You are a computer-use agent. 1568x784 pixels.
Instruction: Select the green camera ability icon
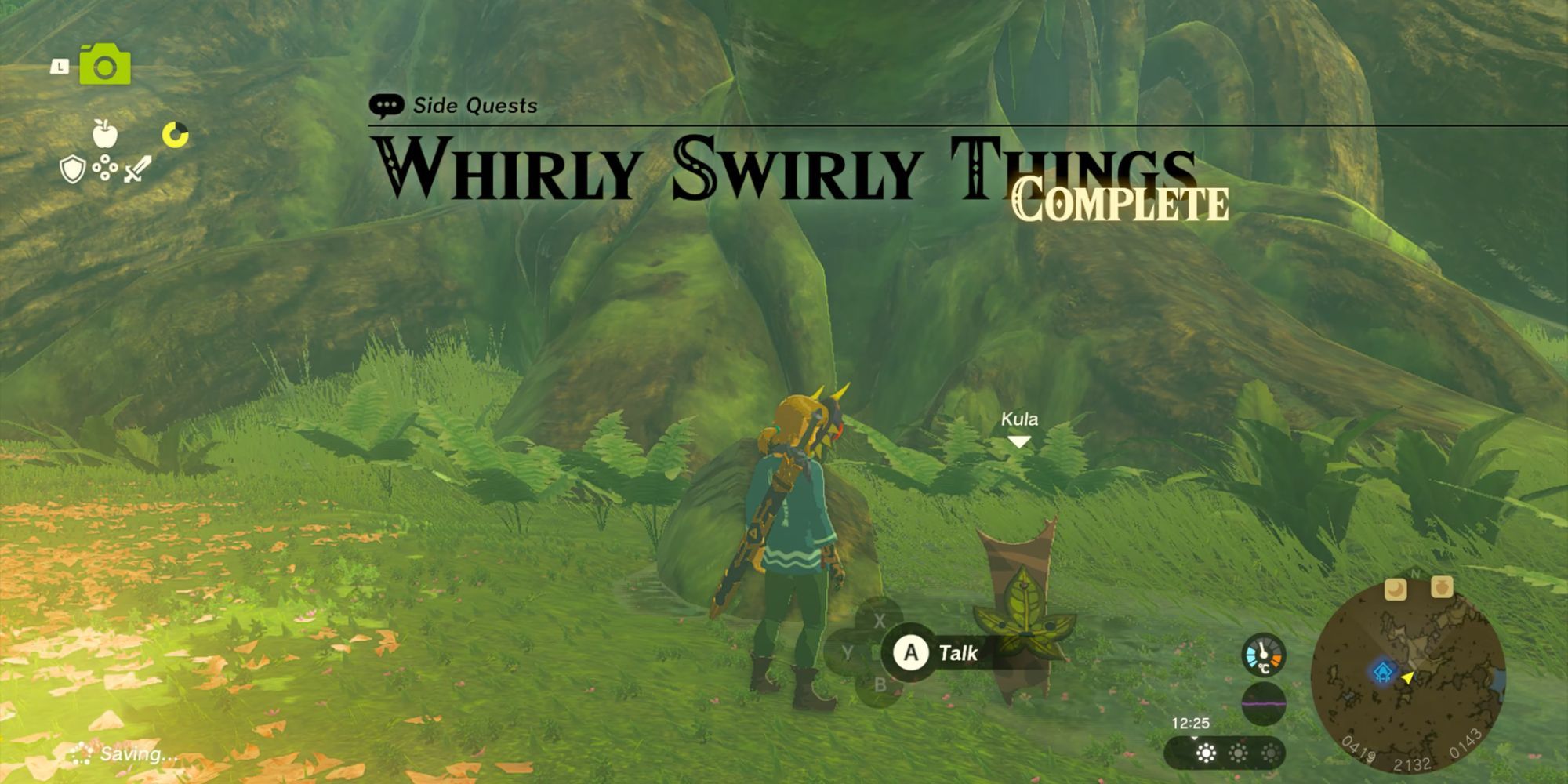(x=104, y=65)
